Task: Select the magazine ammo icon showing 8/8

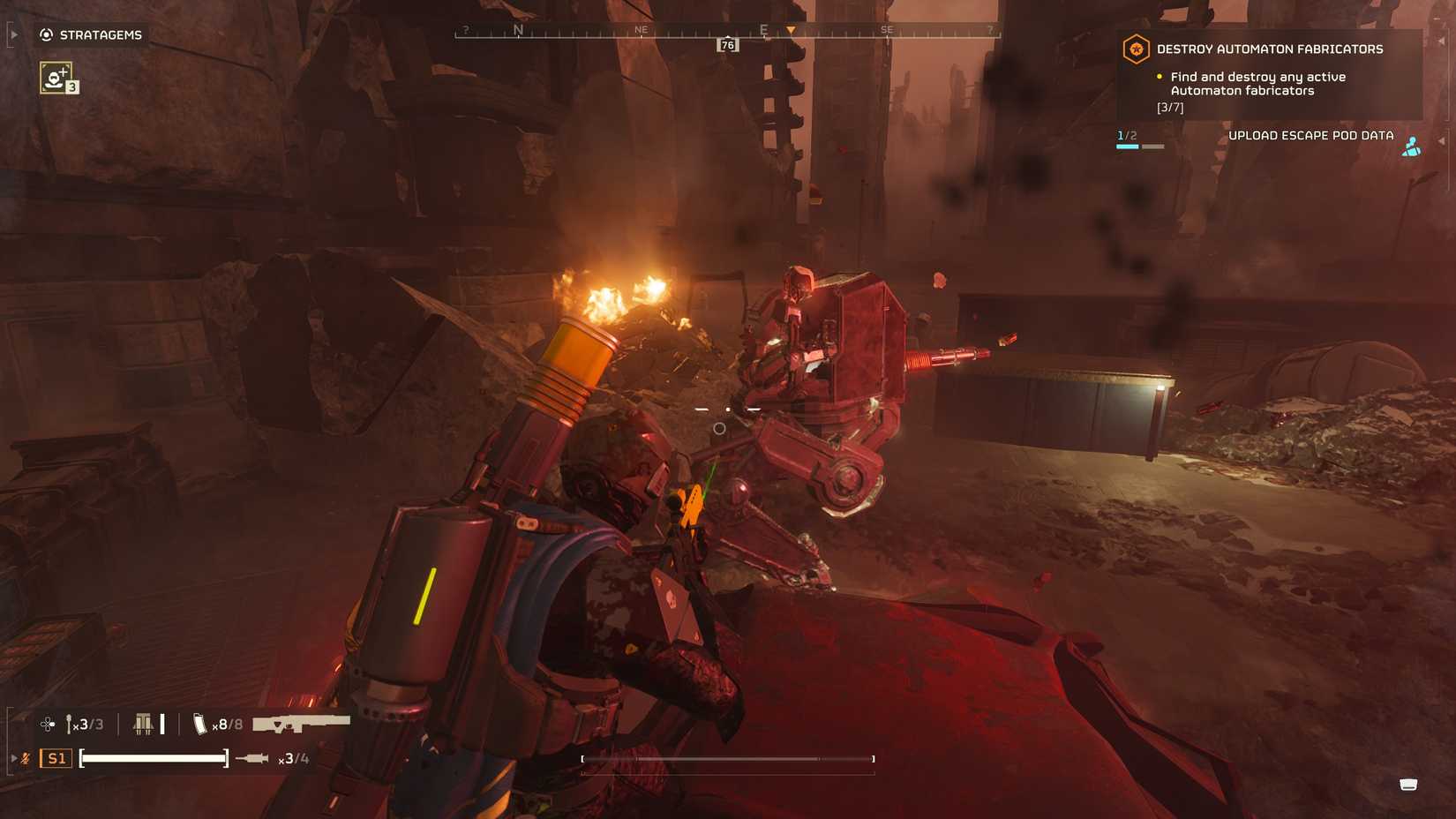Action: [x=199, y=725]
